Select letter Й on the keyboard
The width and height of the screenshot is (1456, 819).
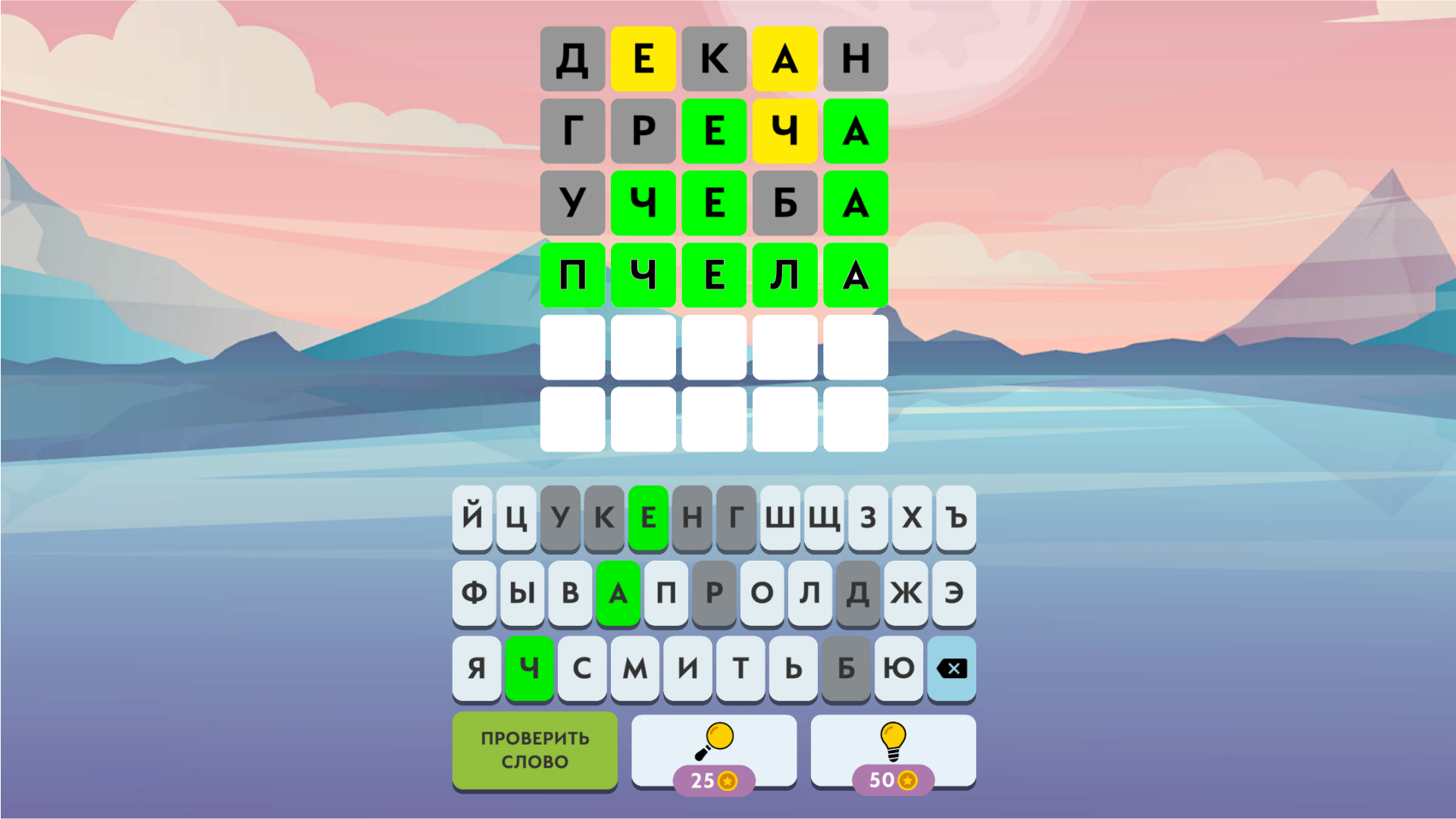471,517
